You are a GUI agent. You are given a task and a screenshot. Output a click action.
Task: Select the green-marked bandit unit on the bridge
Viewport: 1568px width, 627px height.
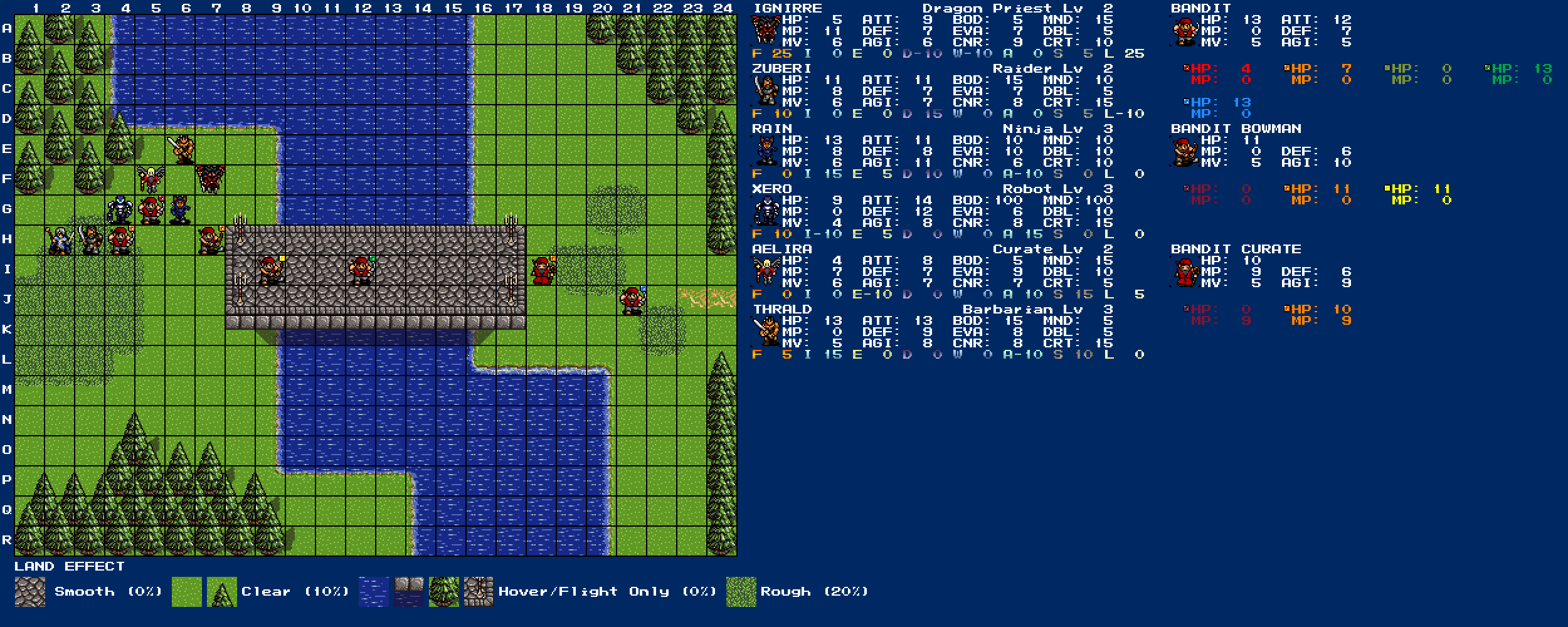pyautogui.click(x=361, y=270)
